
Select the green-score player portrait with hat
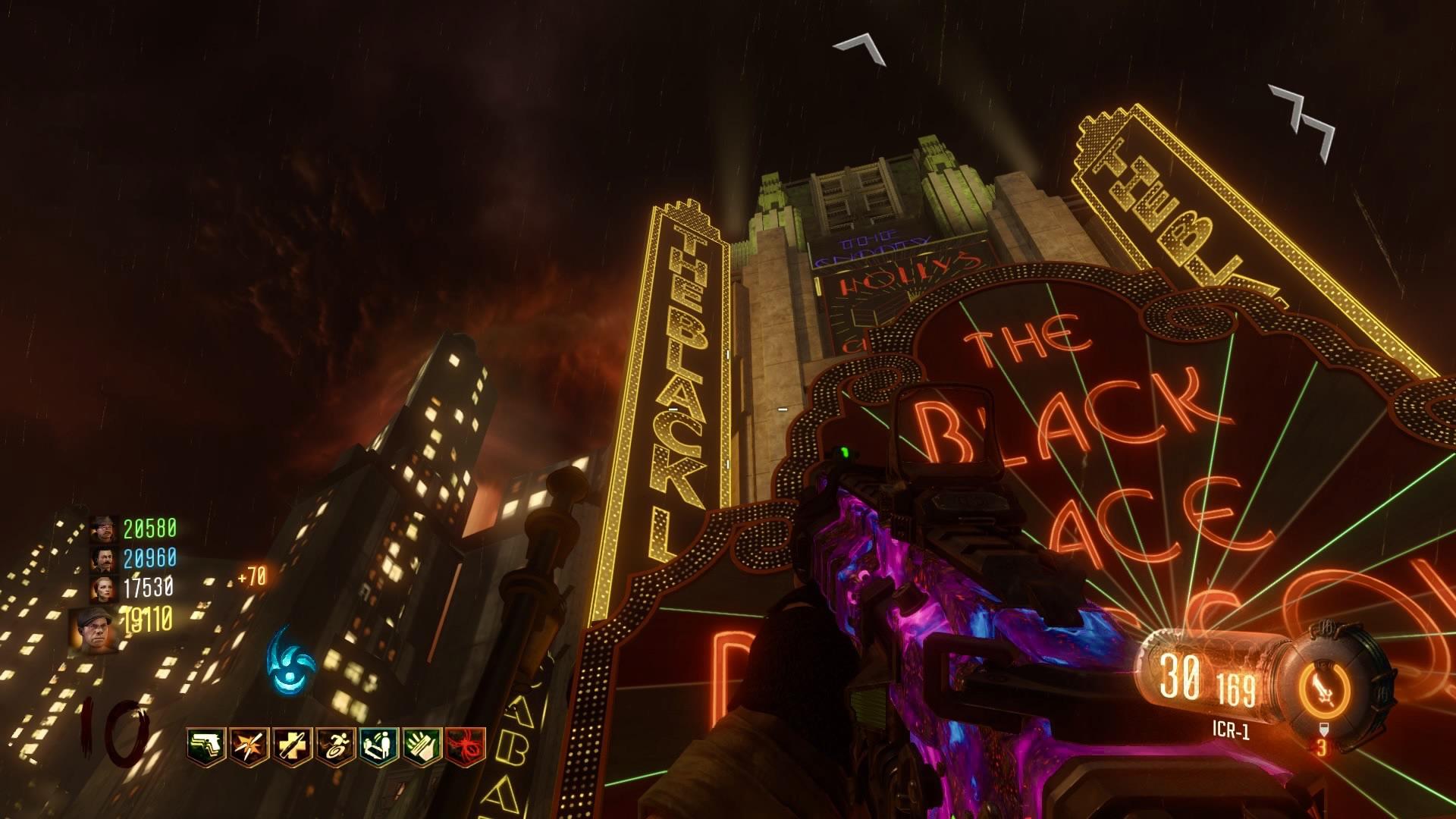coord(102,529)
